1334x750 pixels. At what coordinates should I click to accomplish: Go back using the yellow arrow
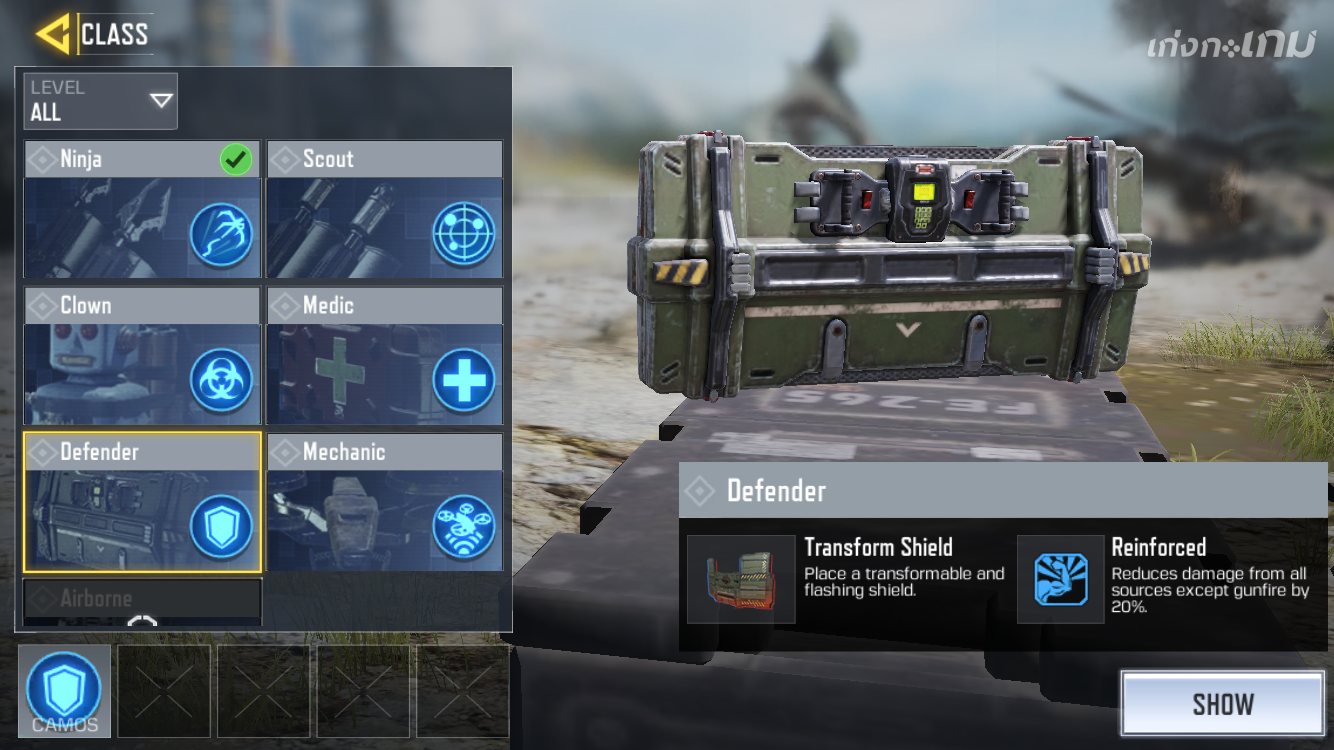[52, 34]
